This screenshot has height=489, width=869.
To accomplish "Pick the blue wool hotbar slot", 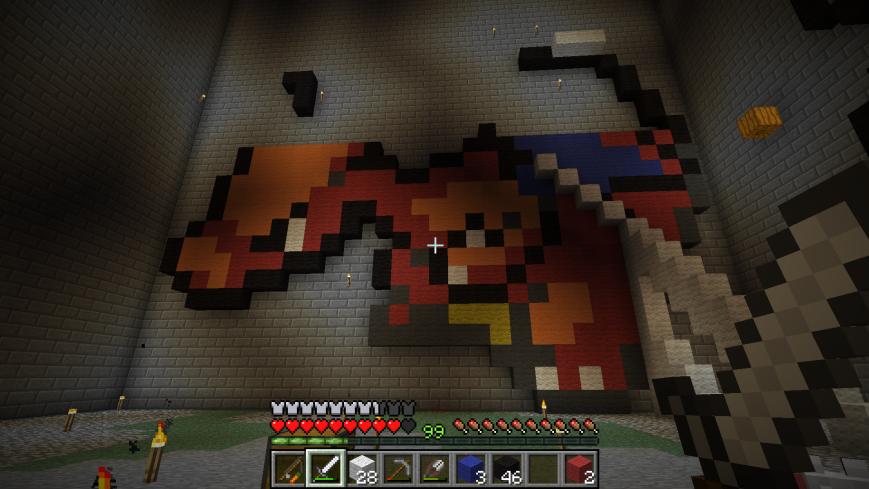I will (471, 467).
